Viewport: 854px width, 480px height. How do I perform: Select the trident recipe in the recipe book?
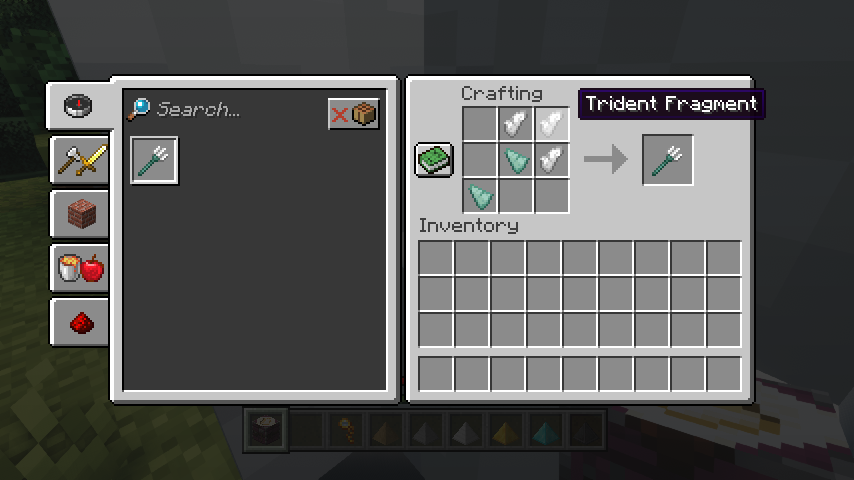tap(155, 160)
